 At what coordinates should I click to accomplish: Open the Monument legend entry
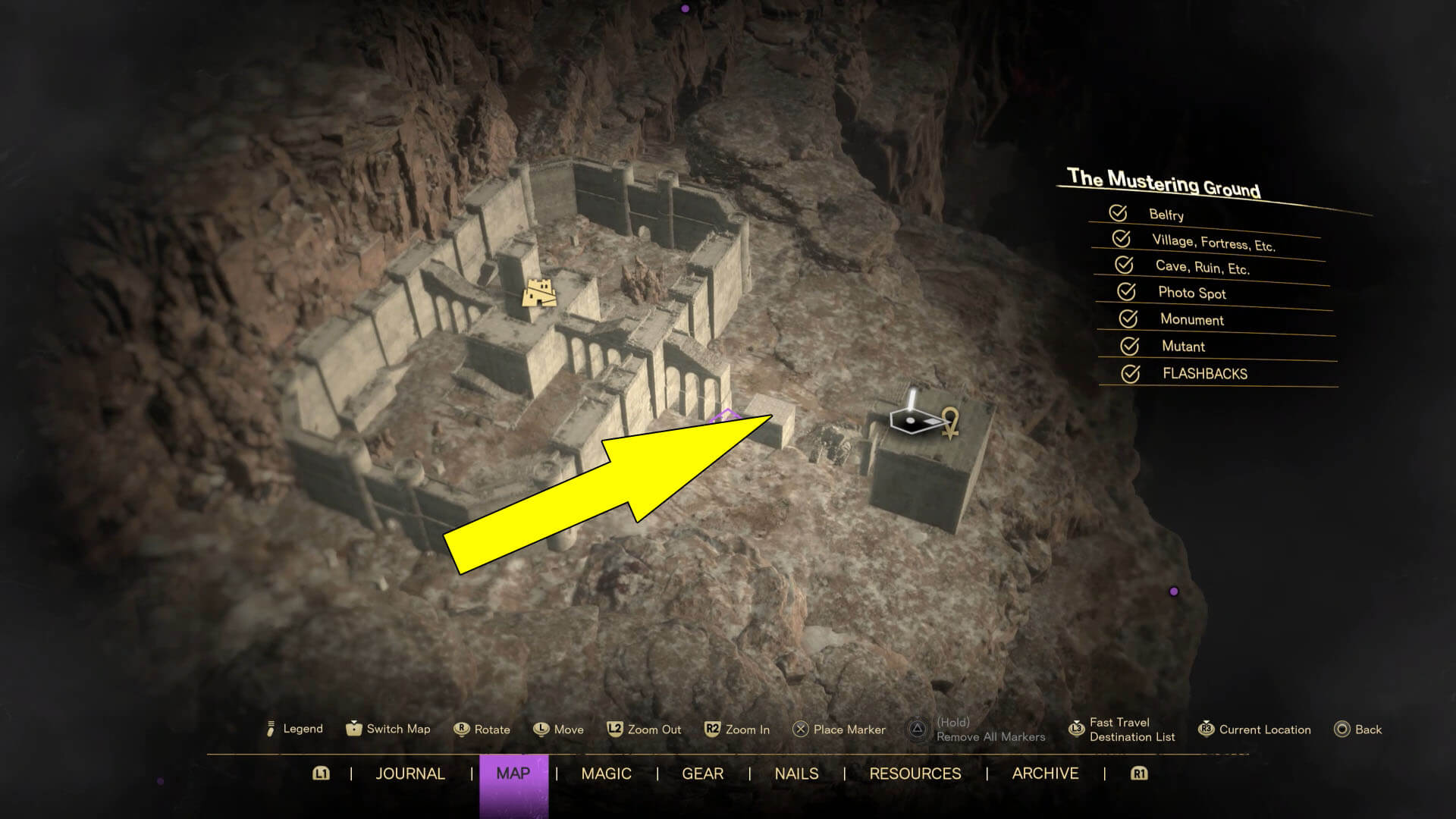pos(1129,320)
